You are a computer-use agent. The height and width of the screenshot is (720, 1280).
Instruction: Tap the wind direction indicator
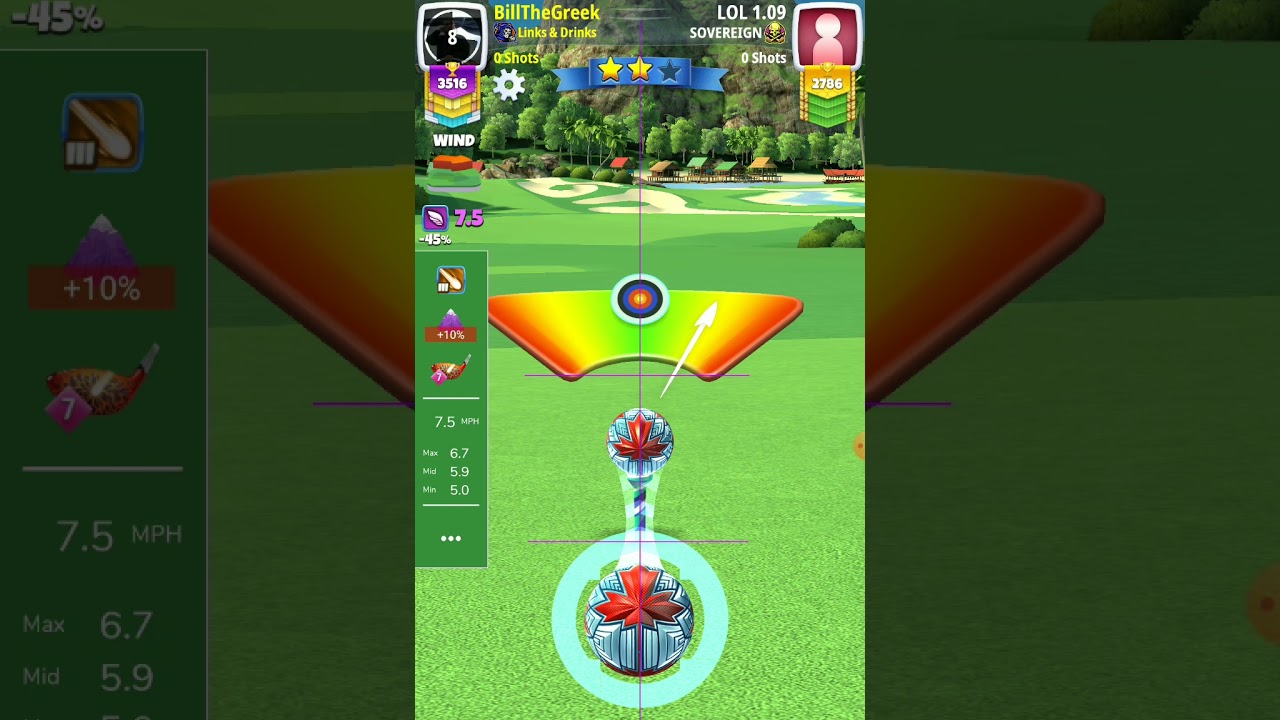[455, 172]
